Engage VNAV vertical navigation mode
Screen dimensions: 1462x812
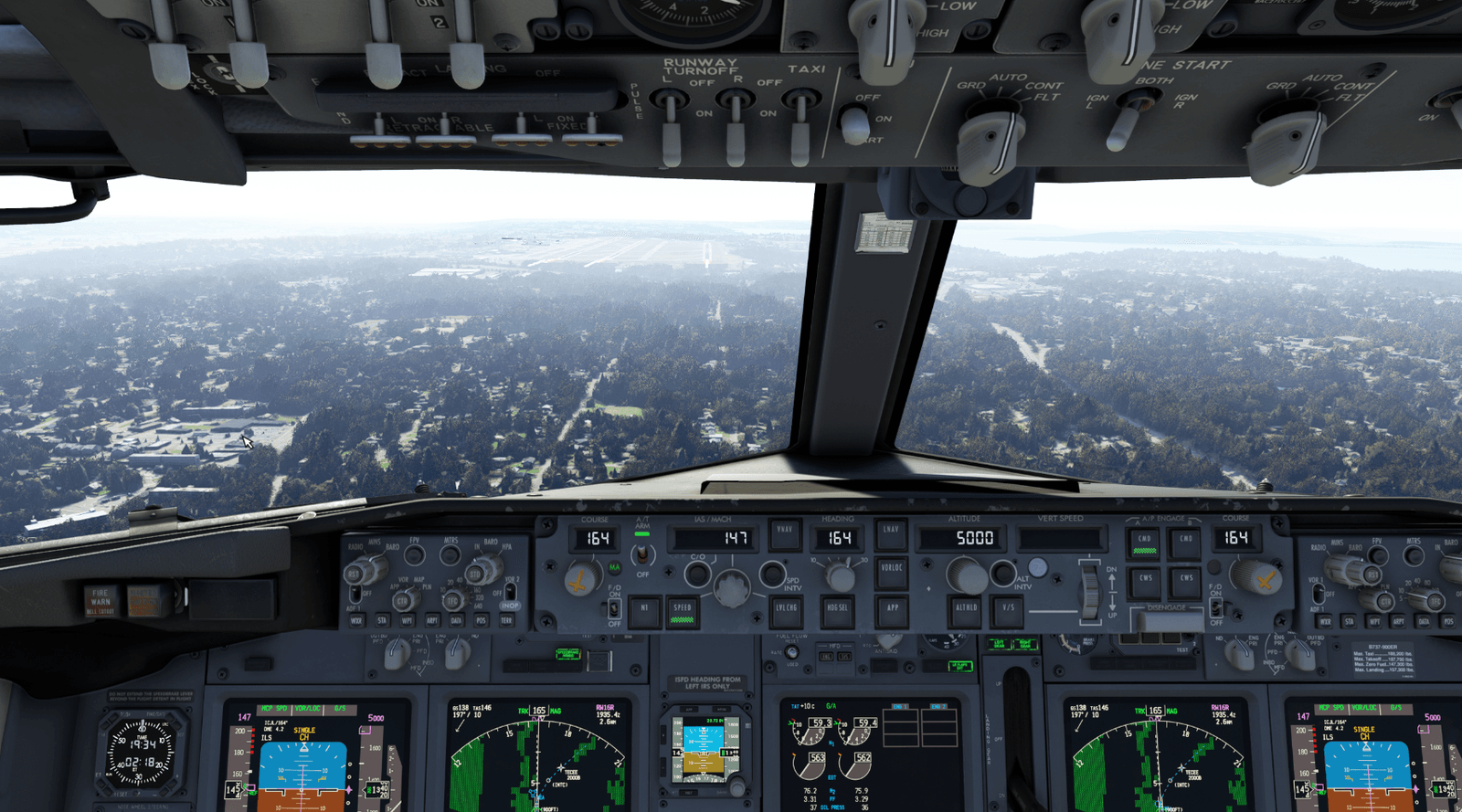click(785, 535)
